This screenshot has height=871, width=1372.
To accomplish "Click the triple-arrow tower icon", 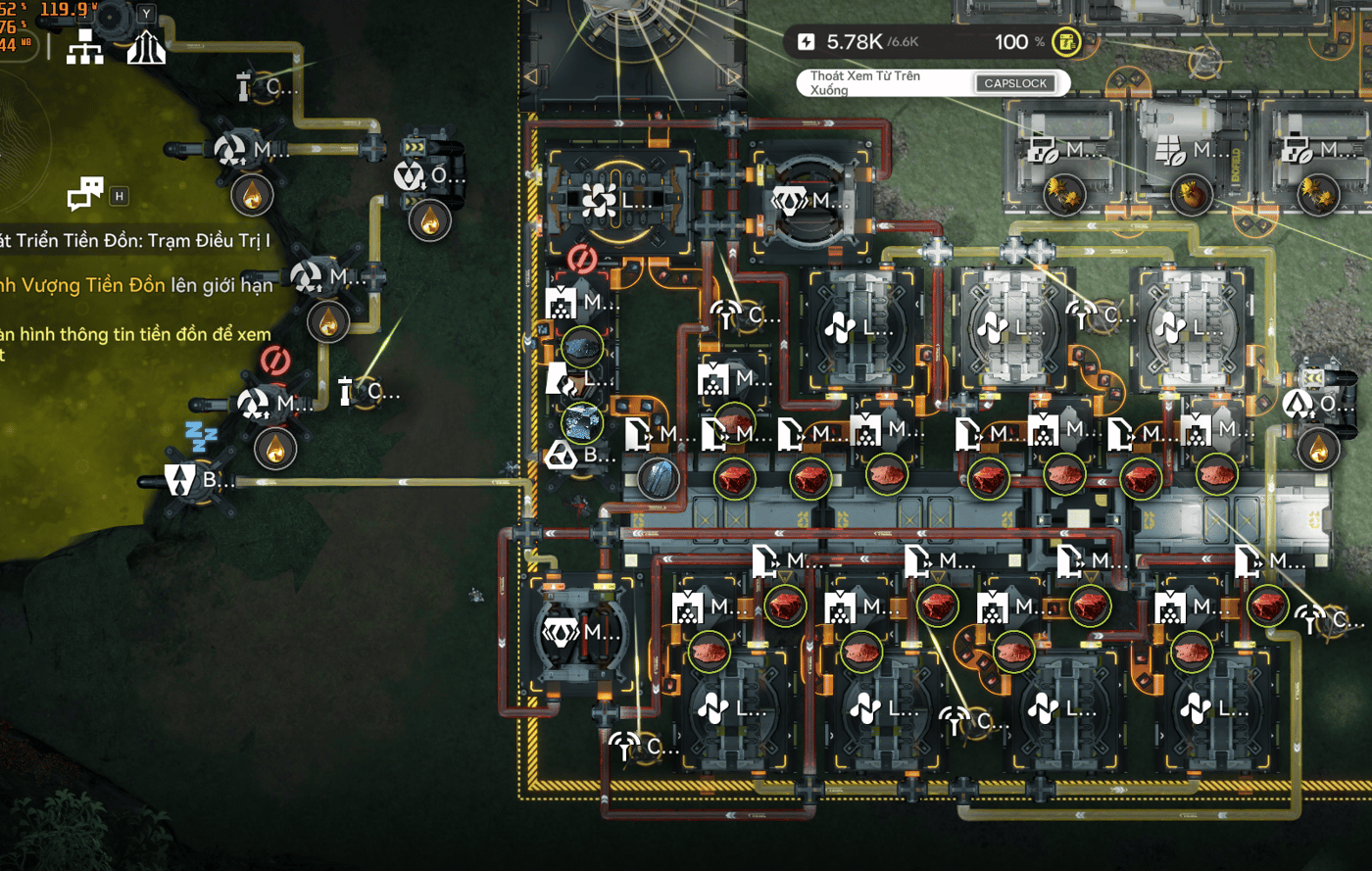I will (x=146, y=45).
